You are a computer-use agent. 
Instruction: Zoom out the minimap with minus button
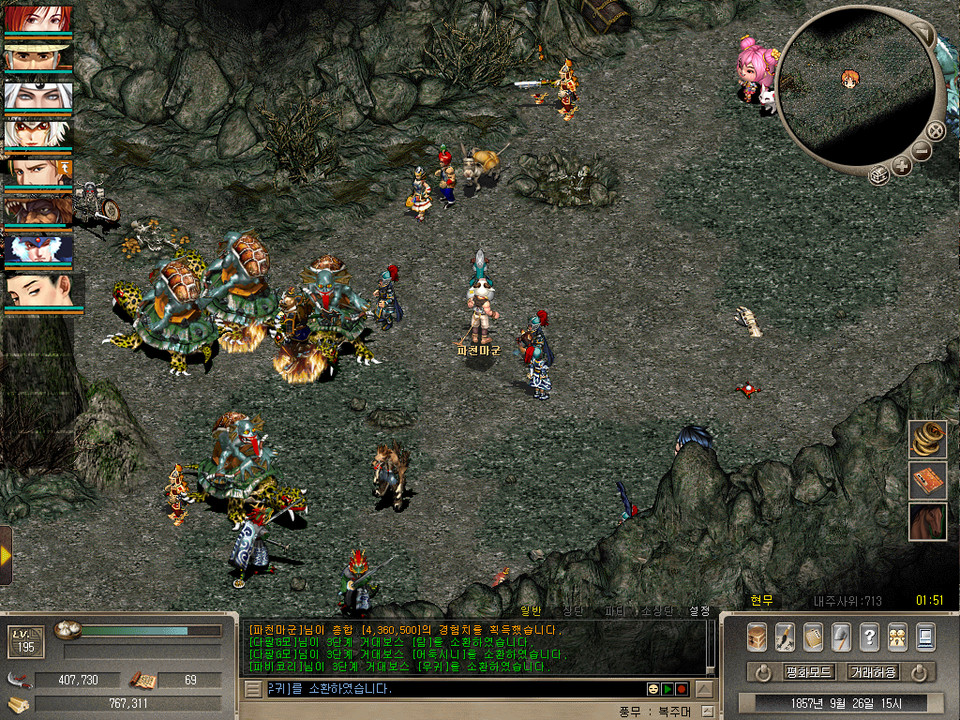click(921, 151)
